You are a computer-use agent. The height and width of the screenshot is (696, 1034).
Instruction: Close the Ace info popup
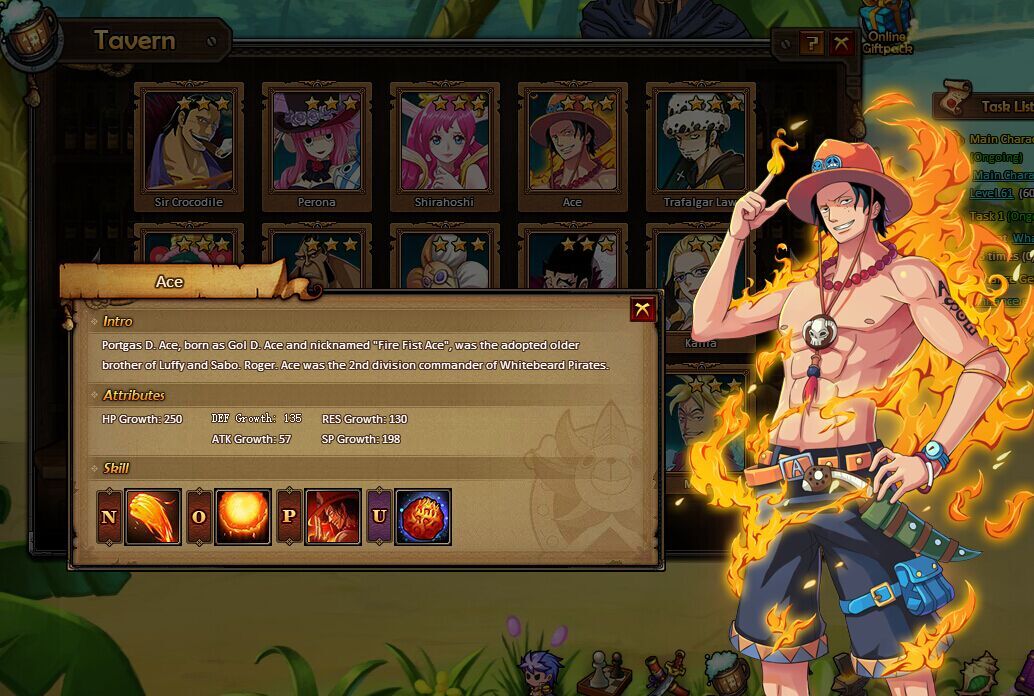click(x=642, y=309)
